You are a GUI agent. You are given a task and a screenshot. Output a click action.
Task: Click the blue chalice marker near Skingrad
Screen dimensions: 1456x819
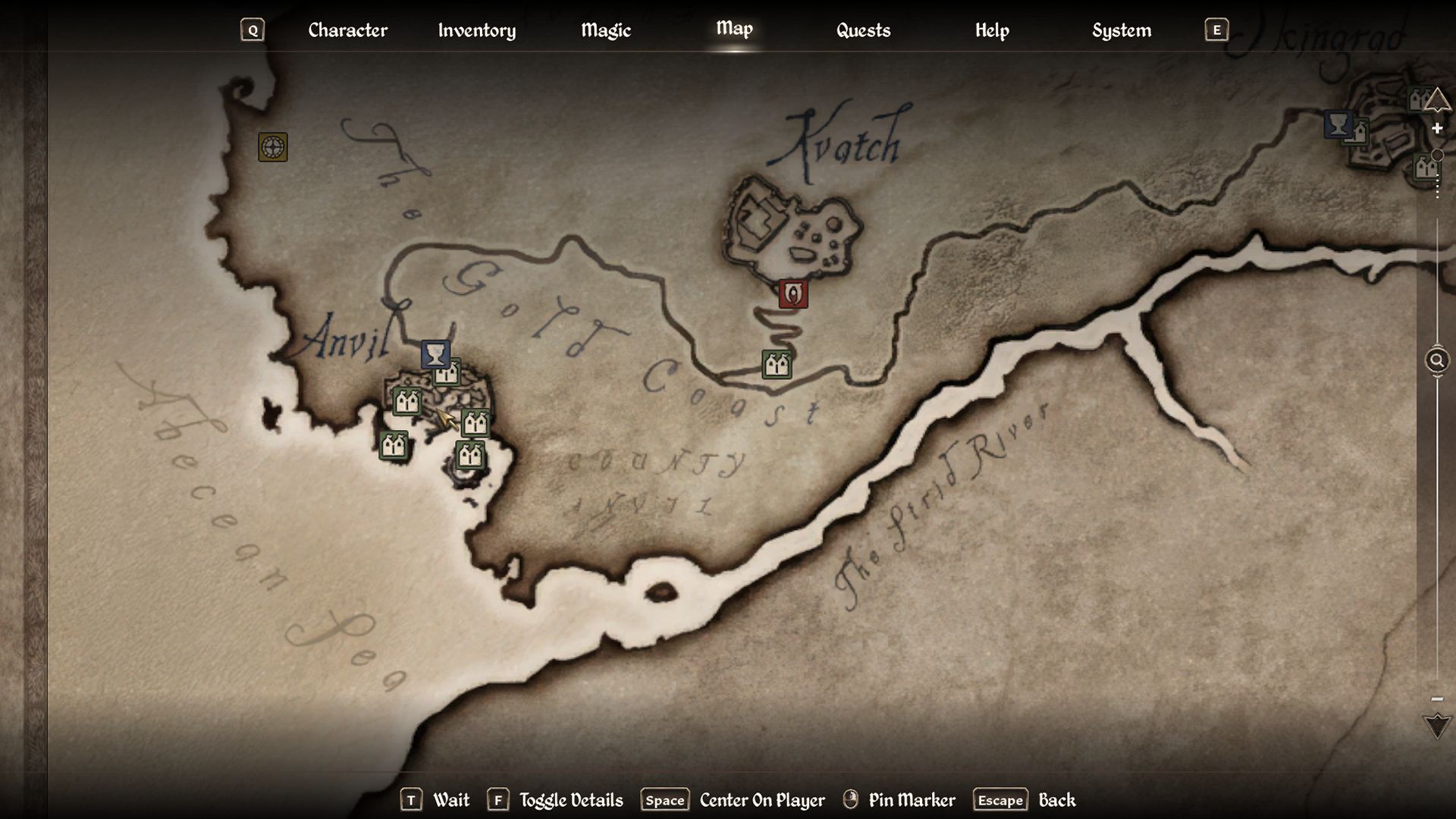(x=1338, y=124)
